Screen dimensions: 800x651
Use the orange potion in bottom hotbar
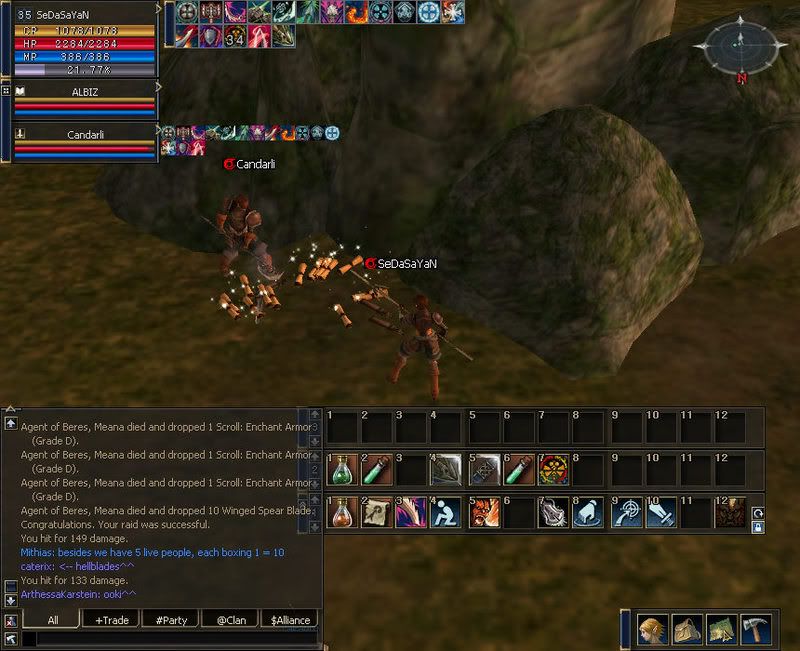click(x=341, y=511)
